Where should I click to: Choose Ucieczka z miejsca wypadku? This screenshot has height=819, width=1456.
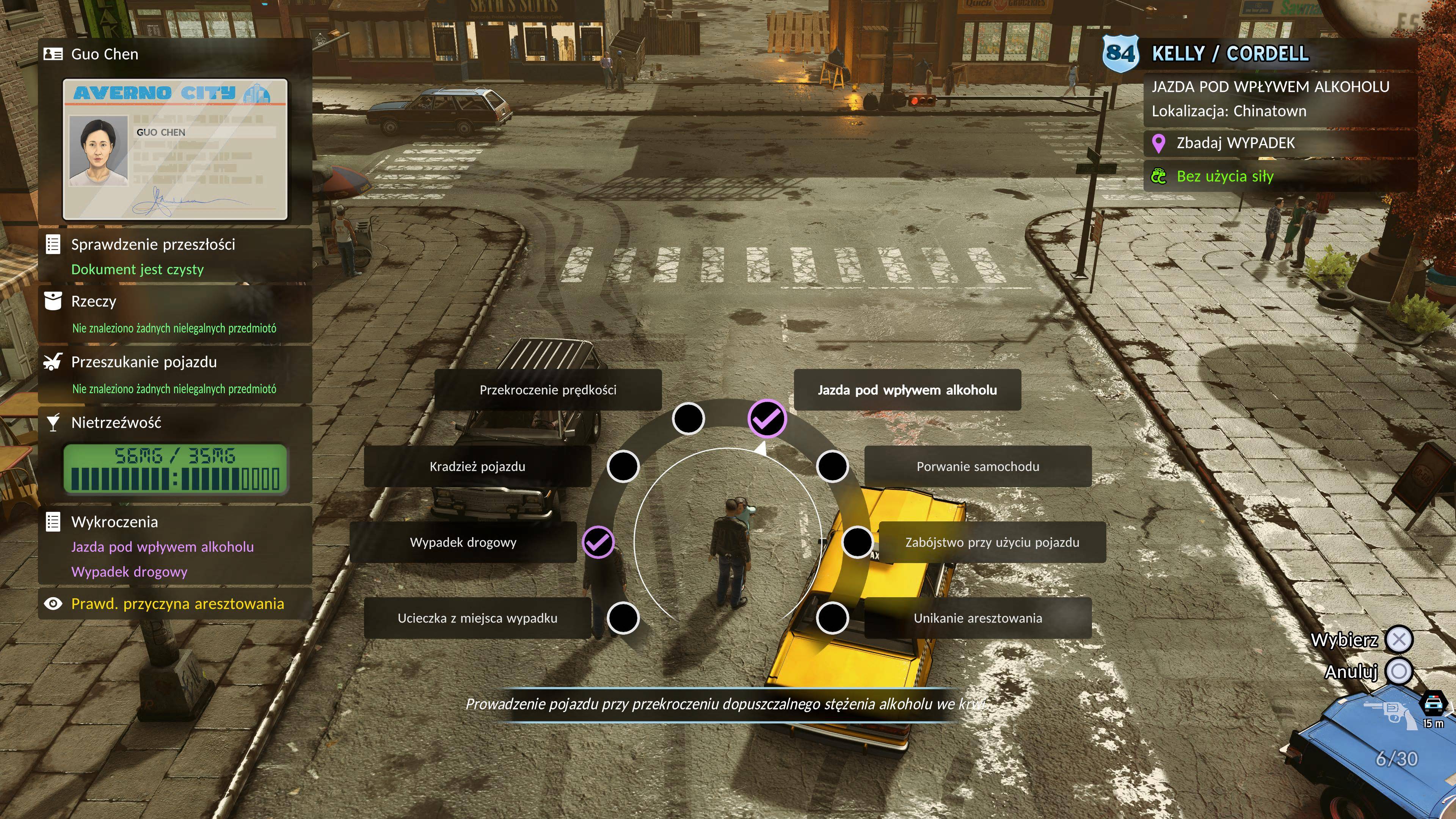[477, 618]
